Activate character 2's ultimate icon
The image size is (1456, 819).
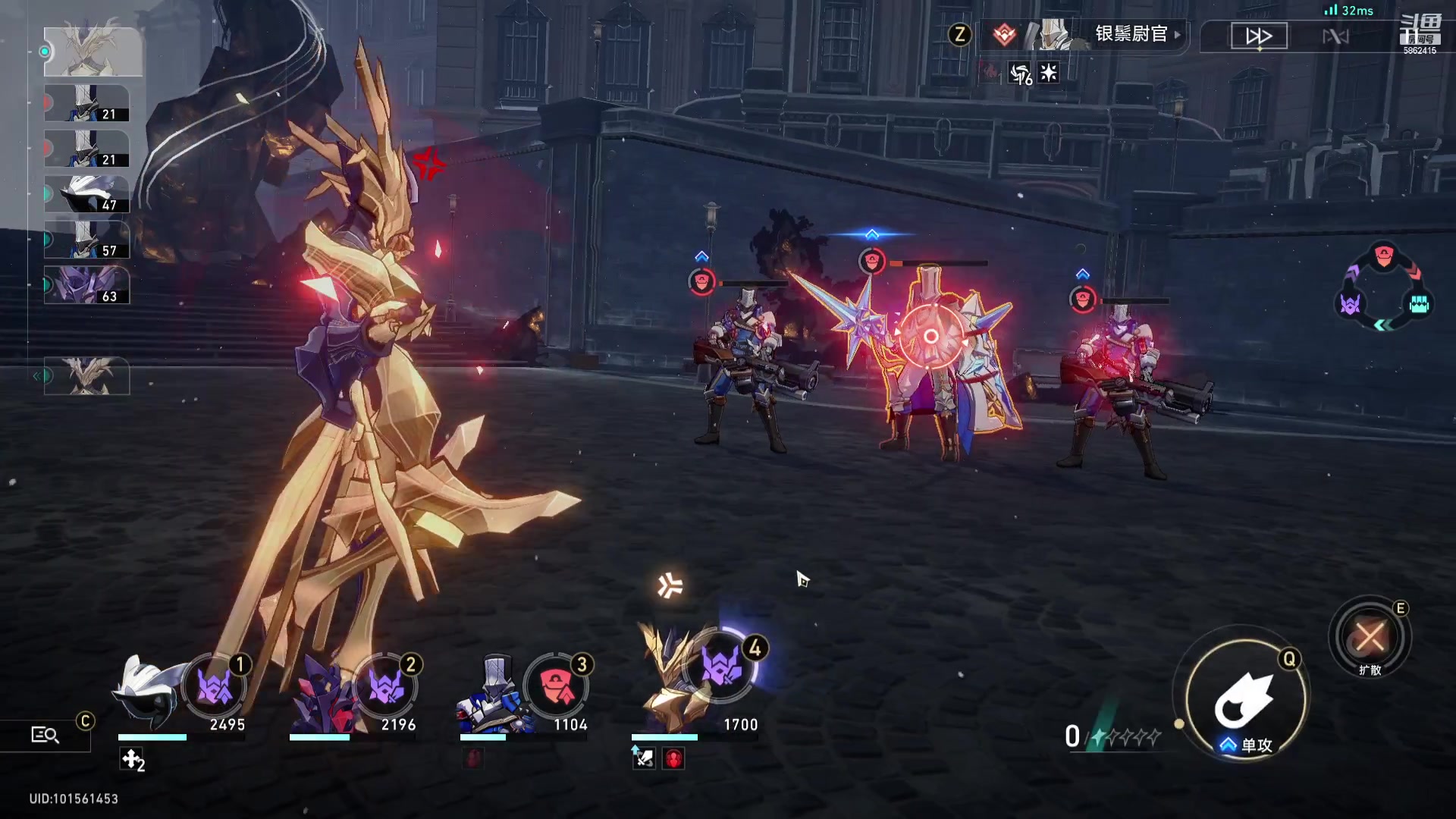tap(386, 688)
